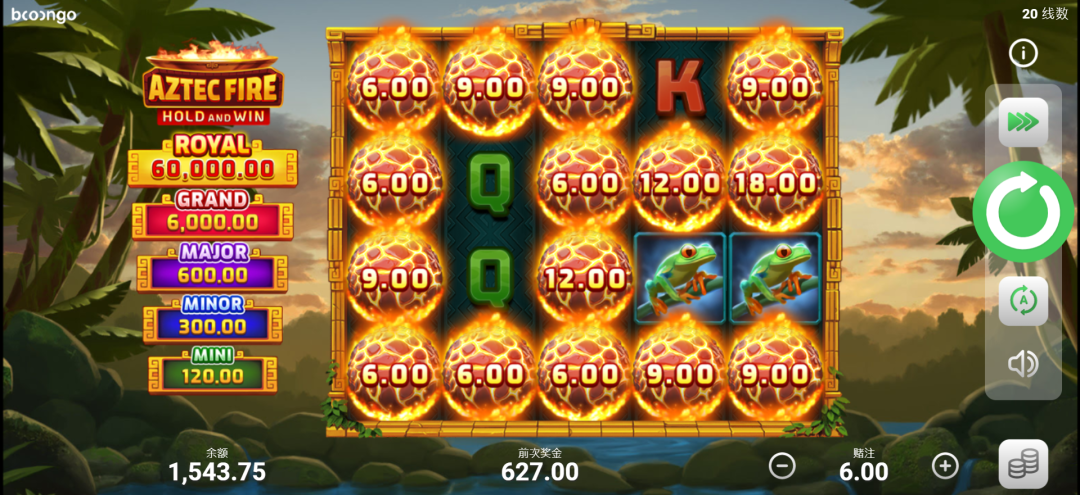
Task: Turn on autoplay mode
Action: coord(1023,301)
